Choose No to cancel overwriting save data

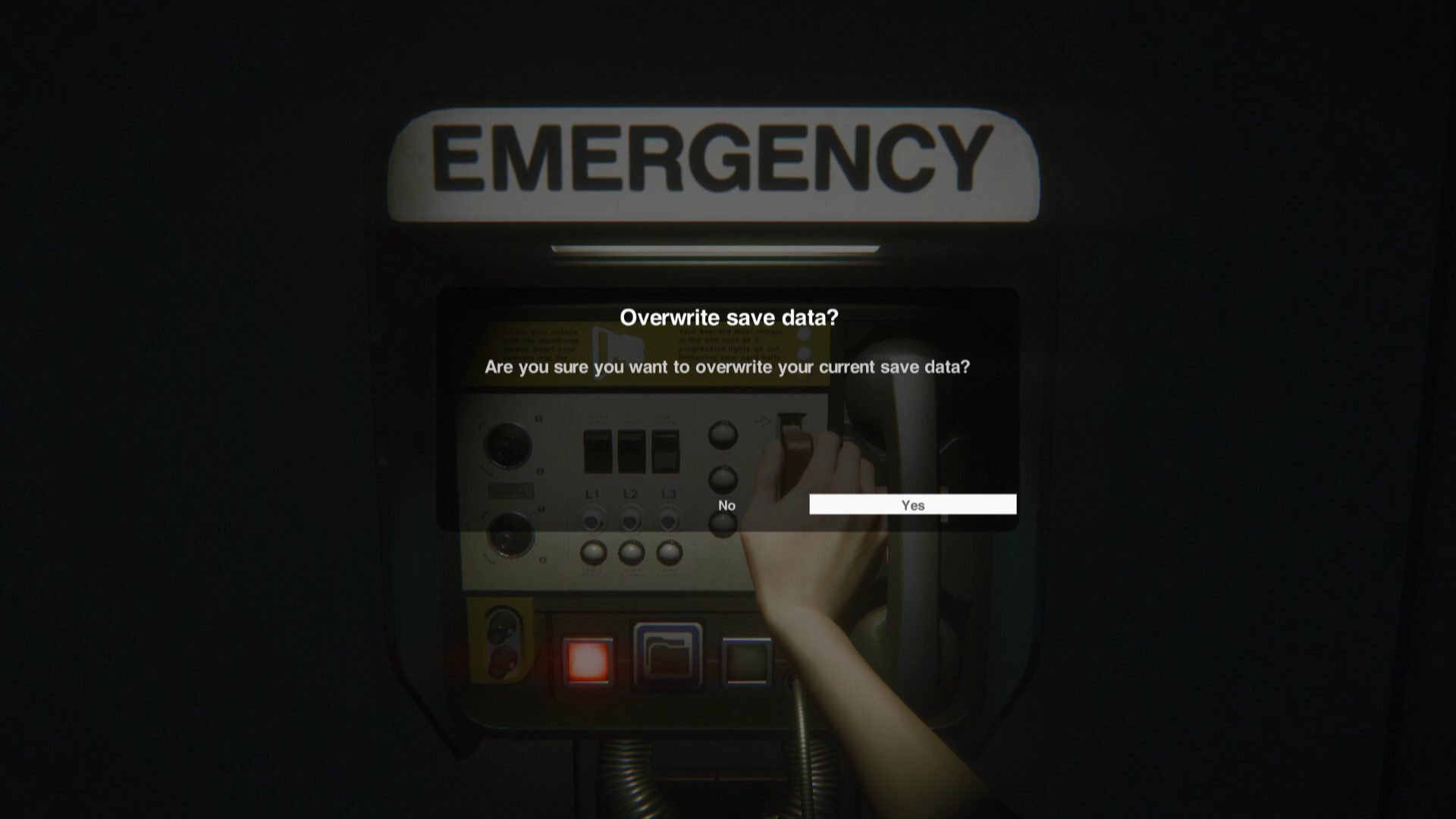[x=726, y=504]
